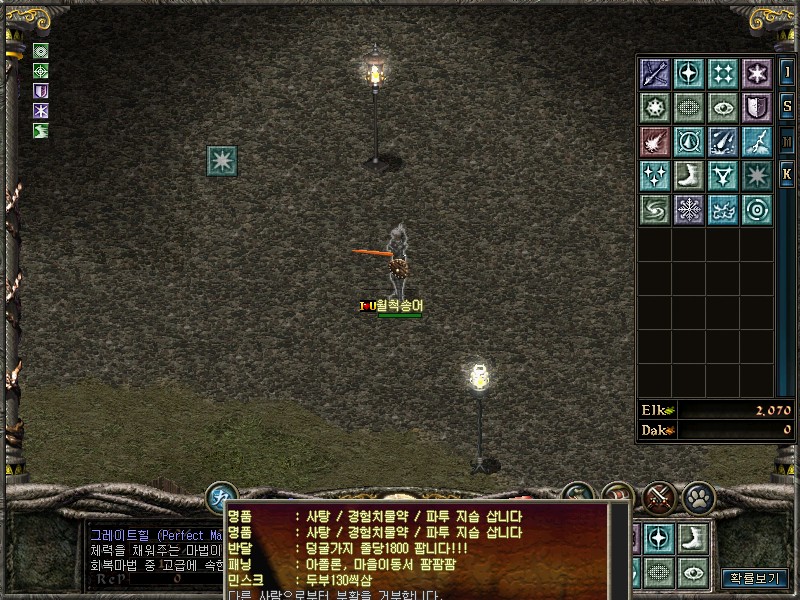The width and height of the screenshot is (800, 600).
Task: Open the M side tab
Action: 787,140
